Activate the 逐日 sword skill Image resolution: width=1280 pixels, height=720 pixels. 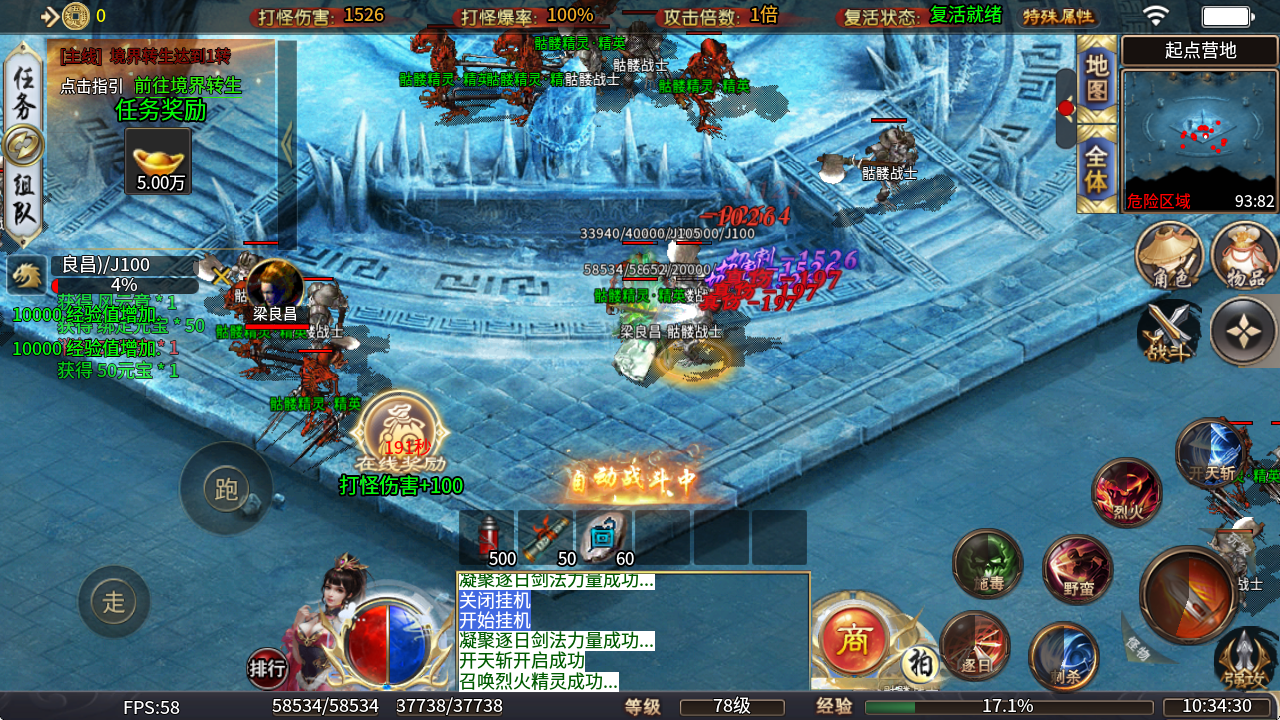pos(975,646)
